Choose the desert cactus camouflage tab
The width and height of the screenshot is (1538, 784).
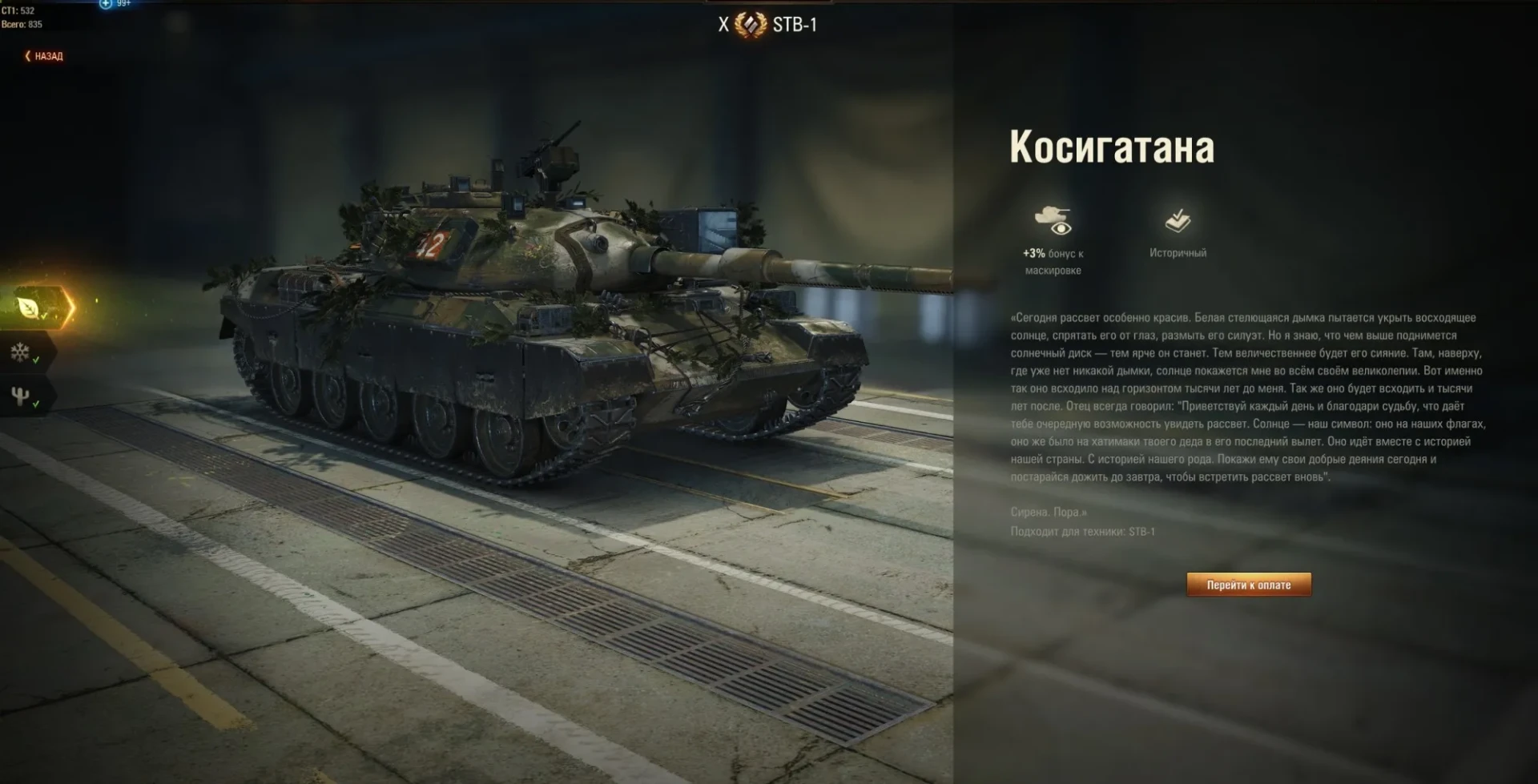coord(21,396)
